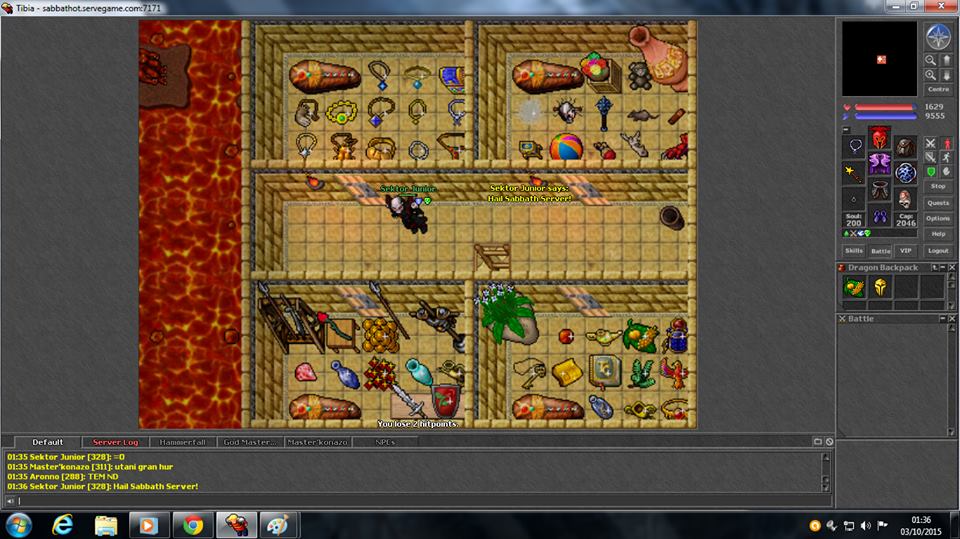Open Google Chrome from the taskbar
960x539 pixels.
pyautogui.click(x=192, y=524)
